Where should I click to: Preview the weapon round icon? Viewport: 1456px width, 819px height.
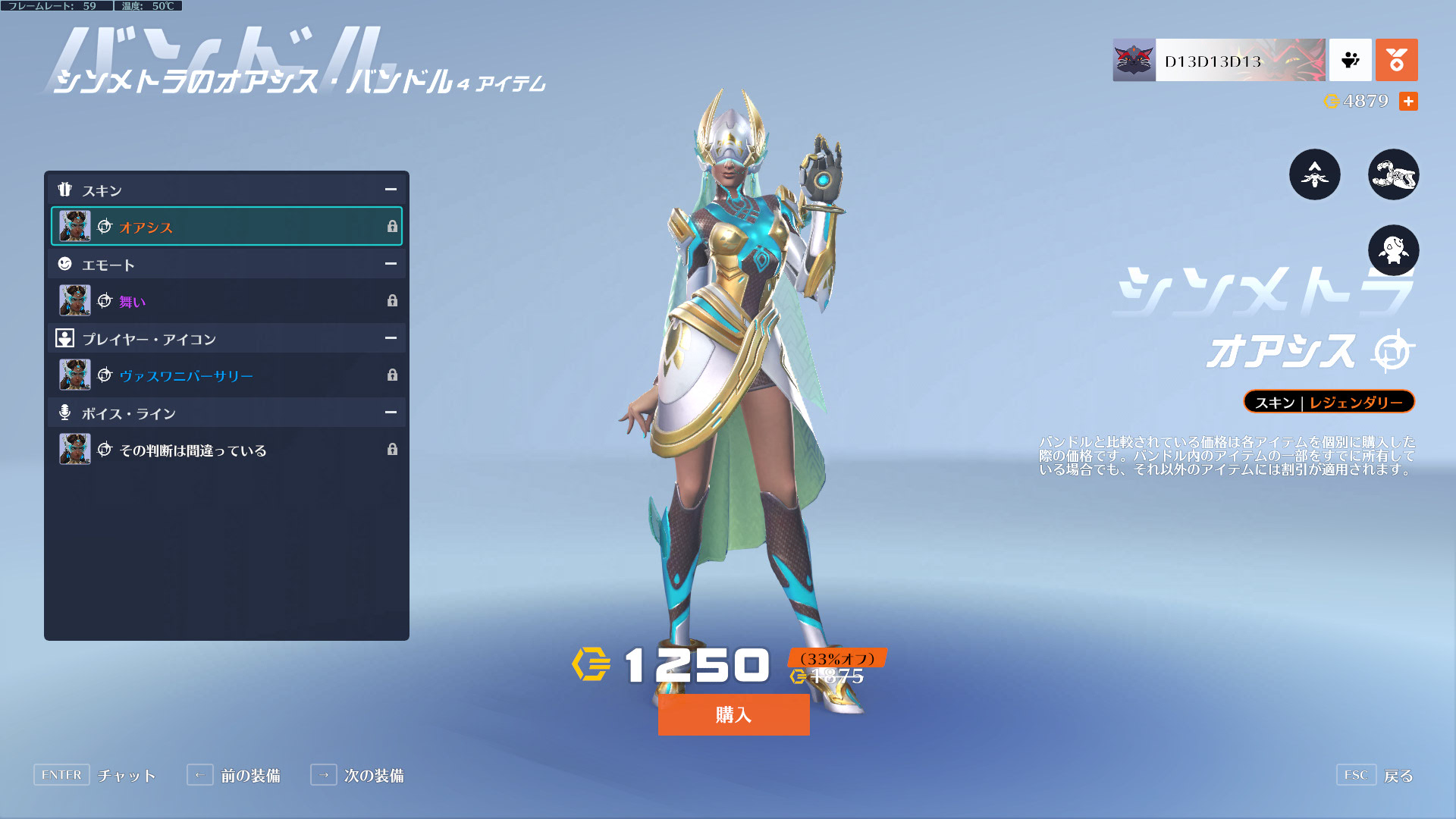click(x=1393, y=174)
